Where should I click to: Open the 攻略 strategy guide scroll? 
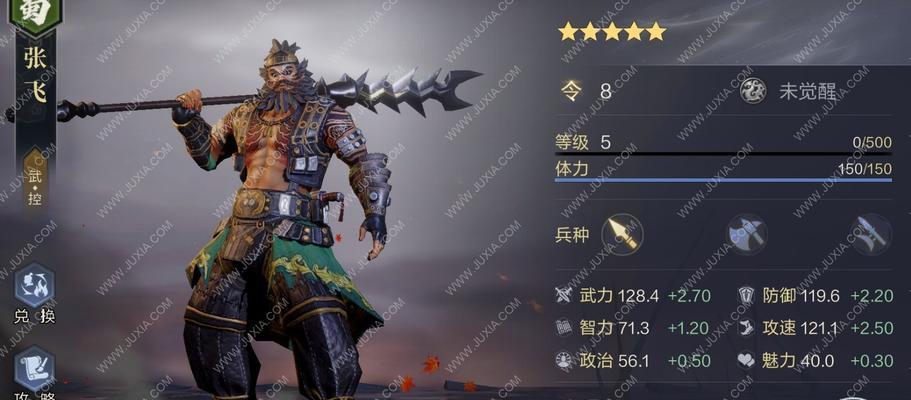click(34, 368)
